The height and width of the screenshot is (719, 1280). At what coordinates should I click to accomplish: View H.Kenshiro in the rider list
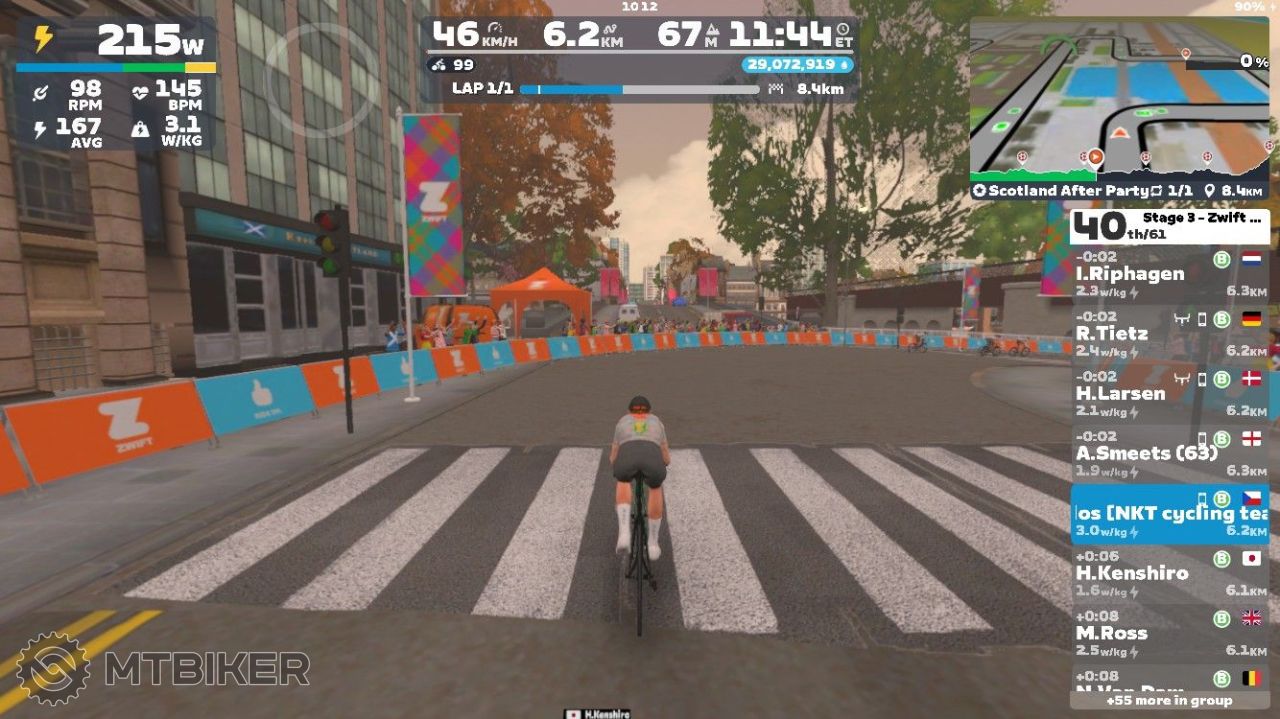point(1168,574)
